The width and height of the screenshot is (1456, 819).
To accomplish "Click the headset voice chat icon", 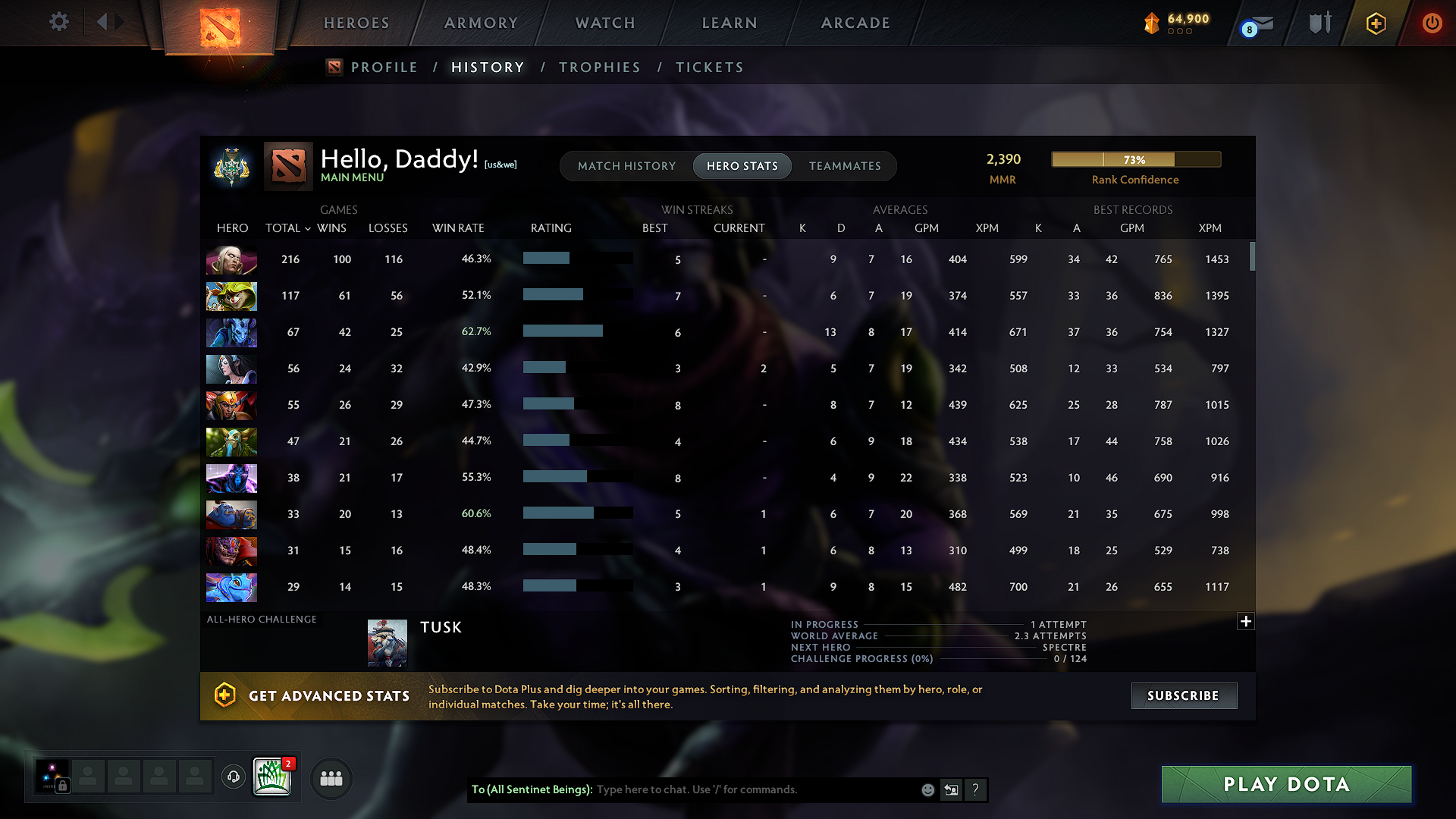I will point(233,777).
